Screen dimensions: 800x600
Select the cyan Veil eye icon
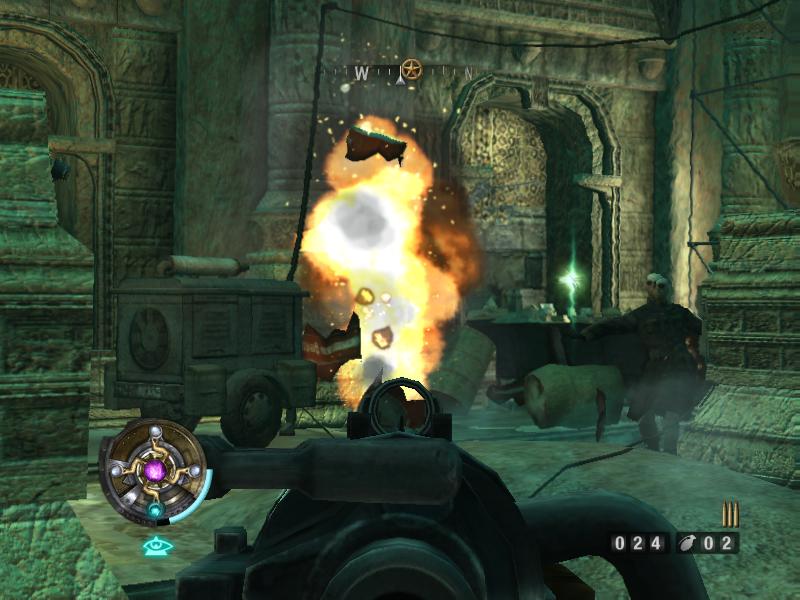click(x=155, y=546)
